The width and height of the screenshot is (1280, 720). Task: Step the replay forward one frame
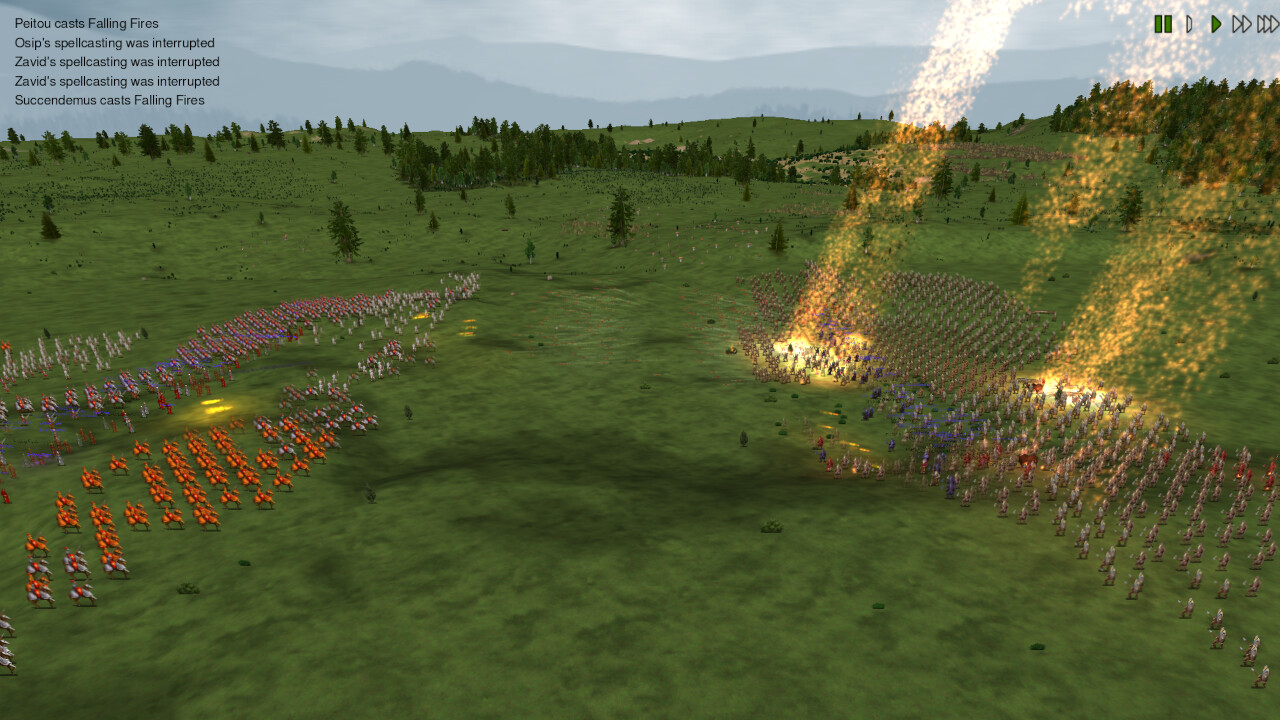pos(1189,25)
